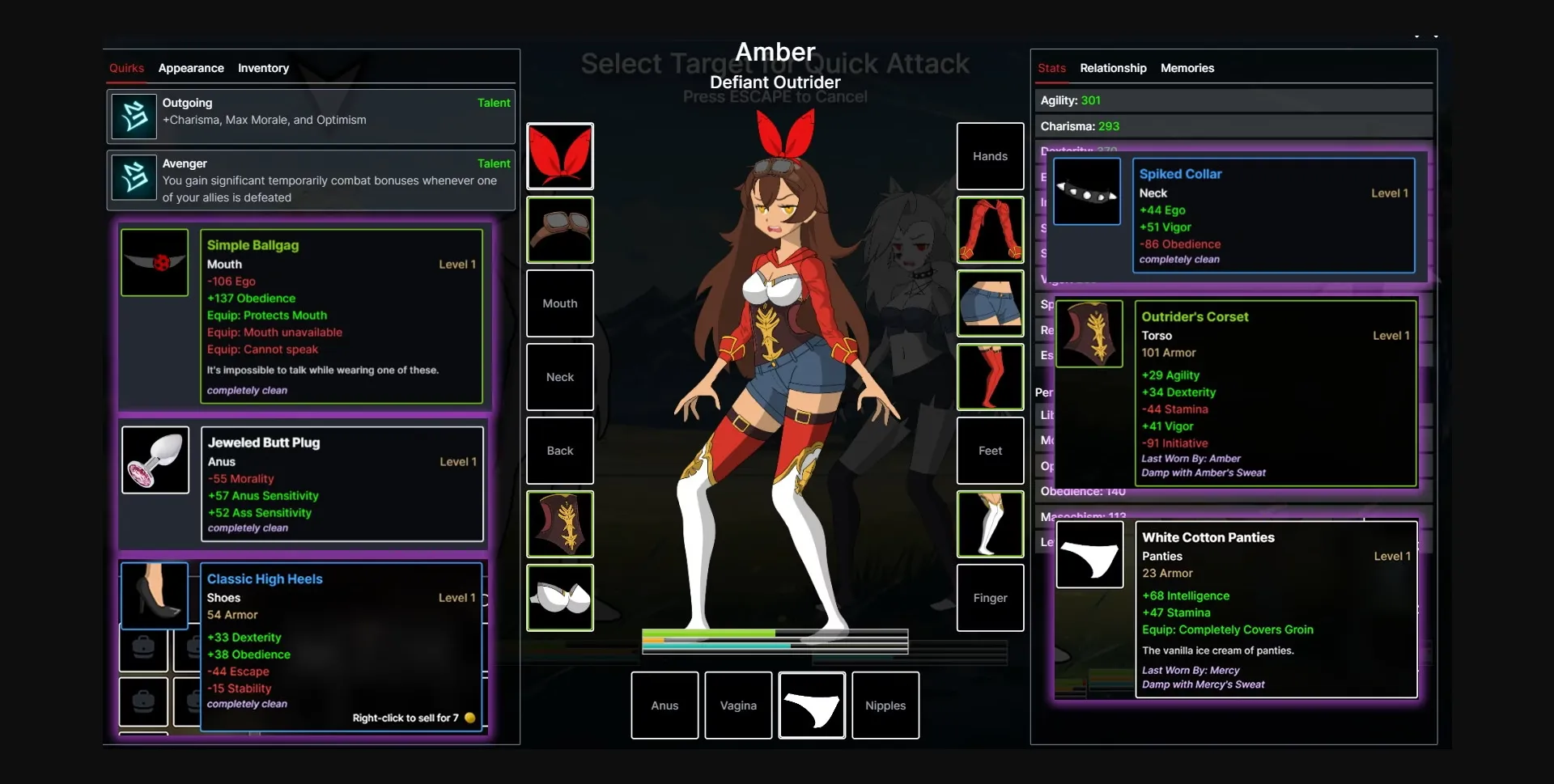
Task: Click the white bra equipment icon
Action: 560,598
